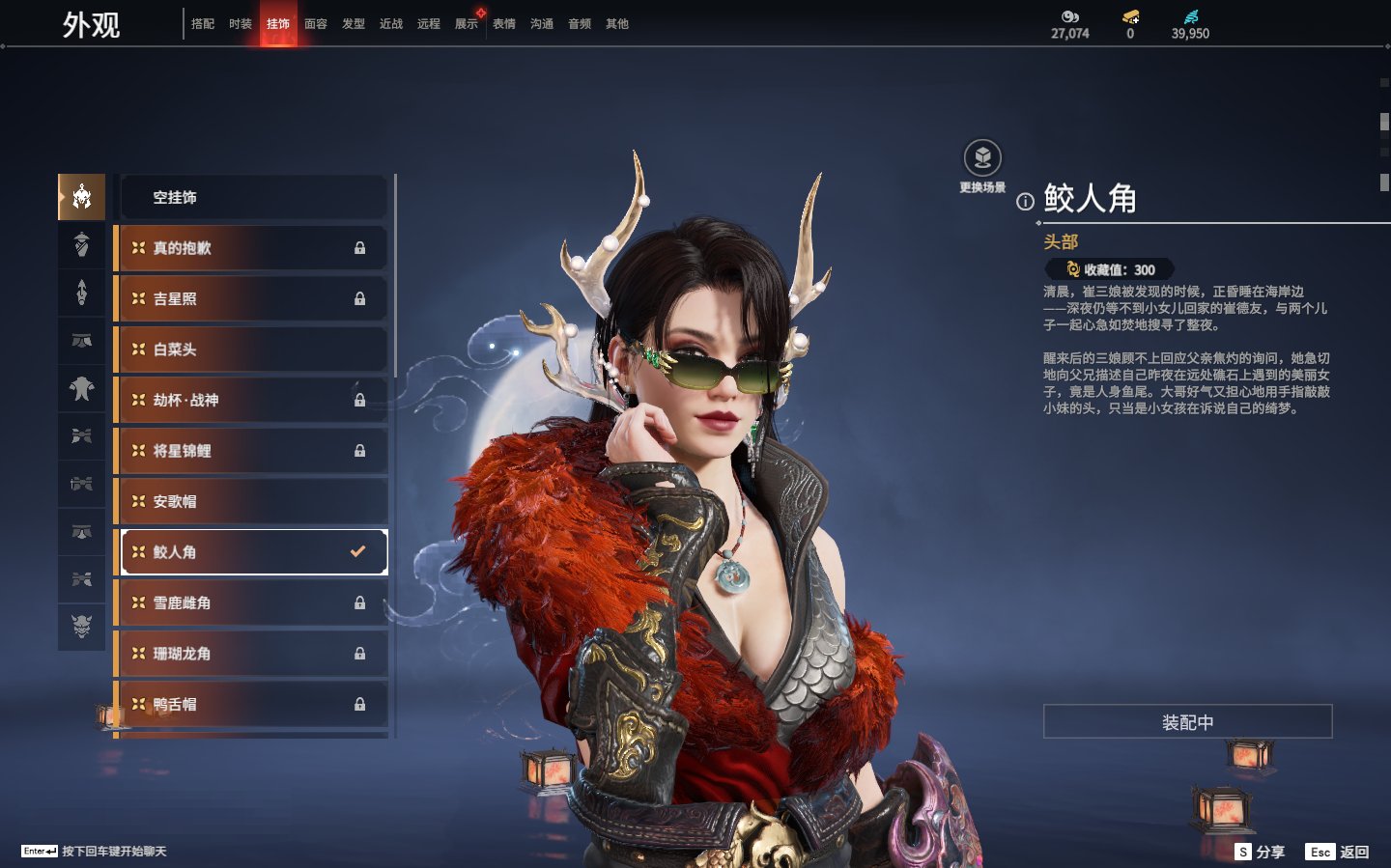The height and width of the screenshot is (868, 1391).
Task: Switch to the 其他 tab
Action: pyautogui.click(x=617, y=24)
